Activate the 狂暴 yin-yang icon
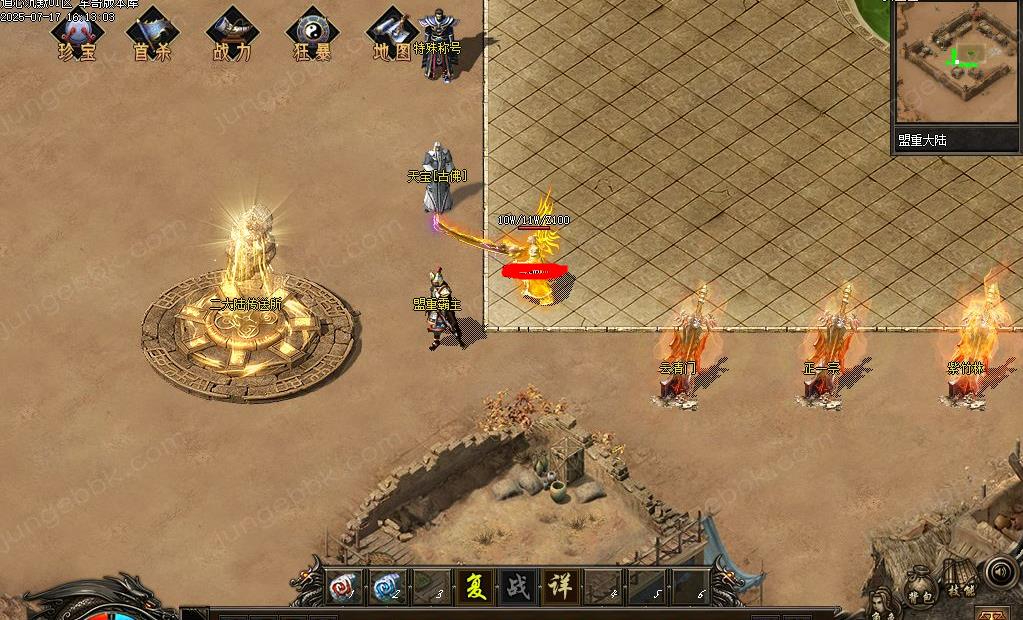The height and width of the screenshot is (620, 1023). pyautogui.click(x=312, y=35)
